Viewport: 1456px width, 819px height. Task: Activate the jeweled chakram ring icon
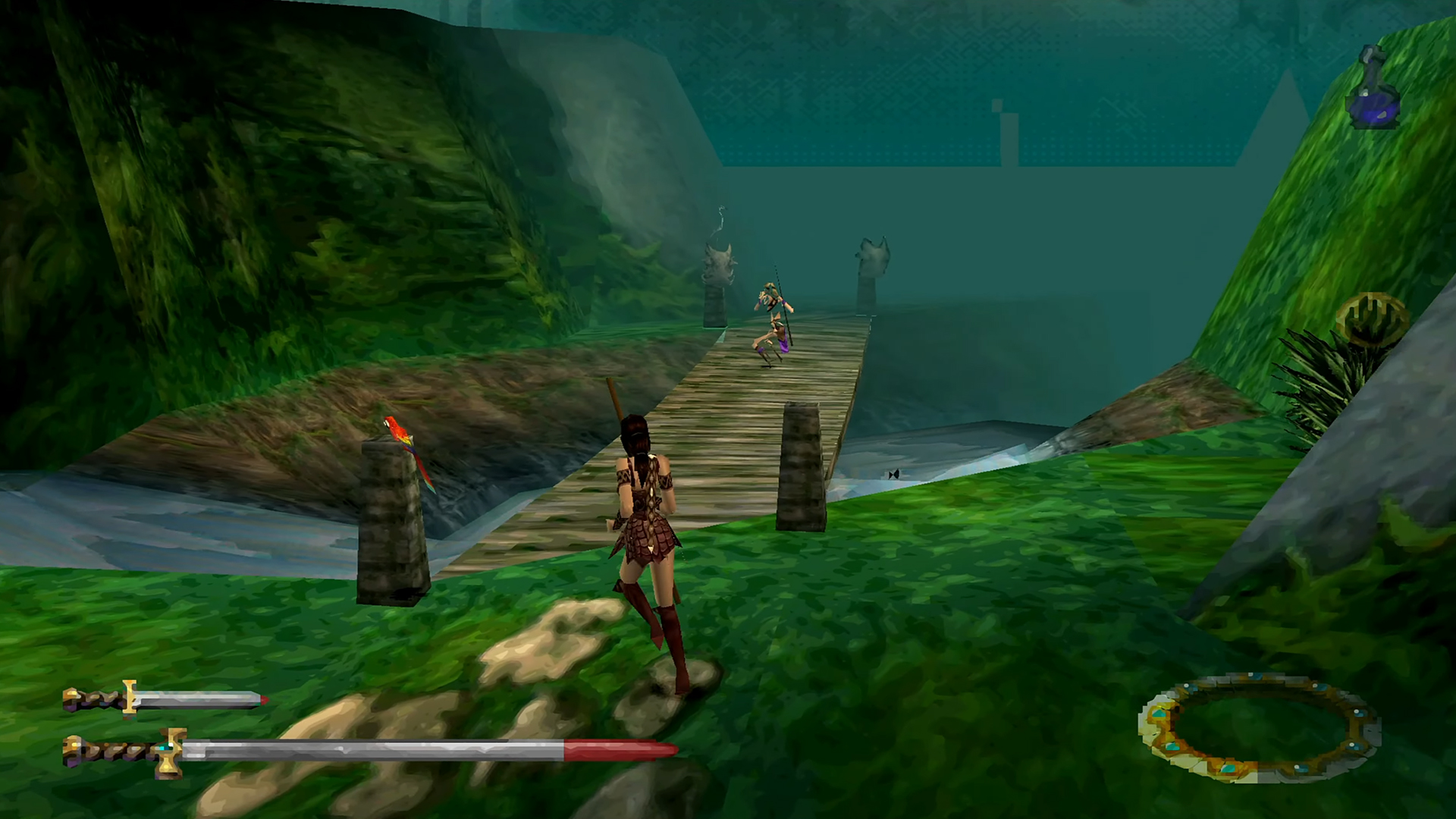[1258, 729]
